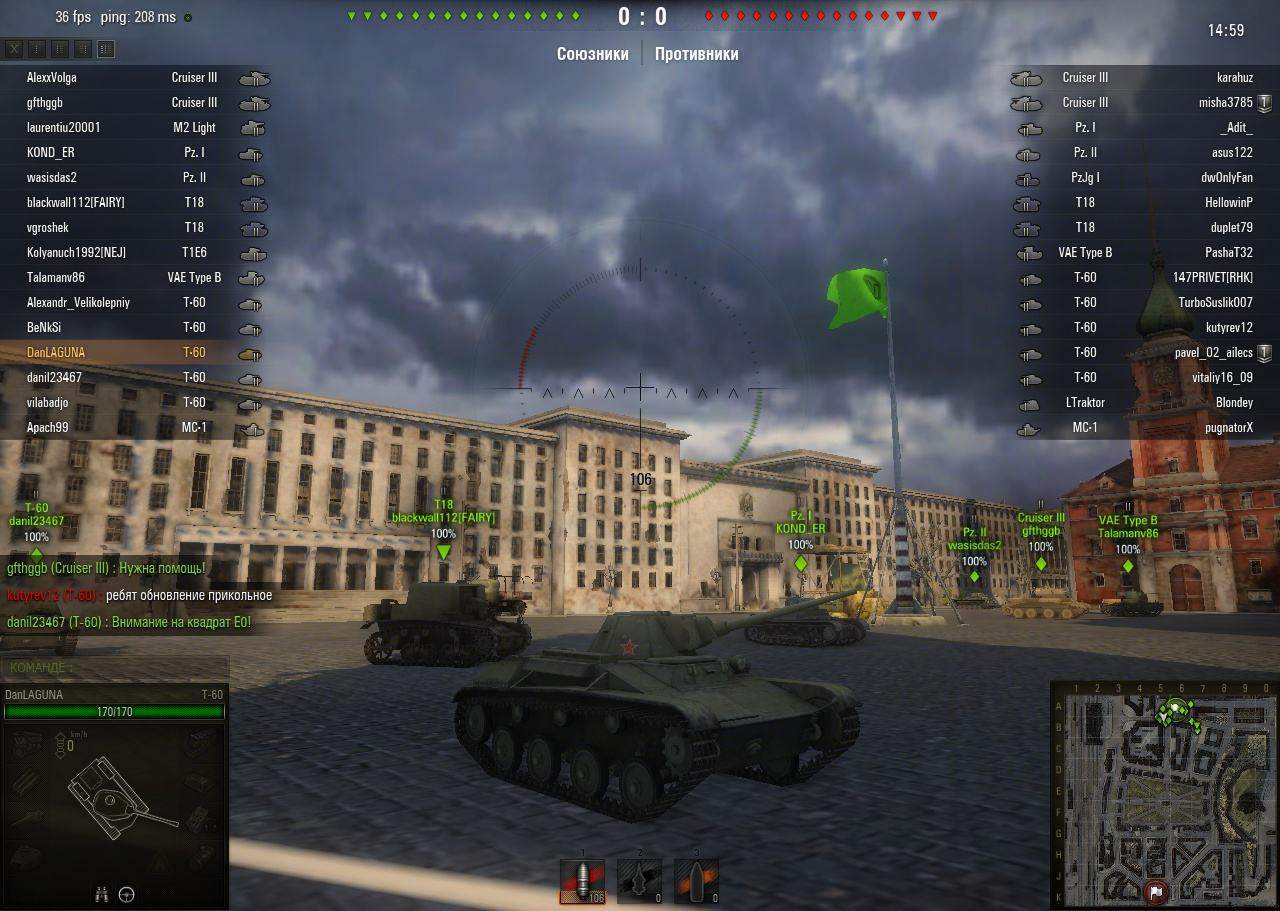Click the Союзники allies header

pyautogui.click(x=593, y=54)
